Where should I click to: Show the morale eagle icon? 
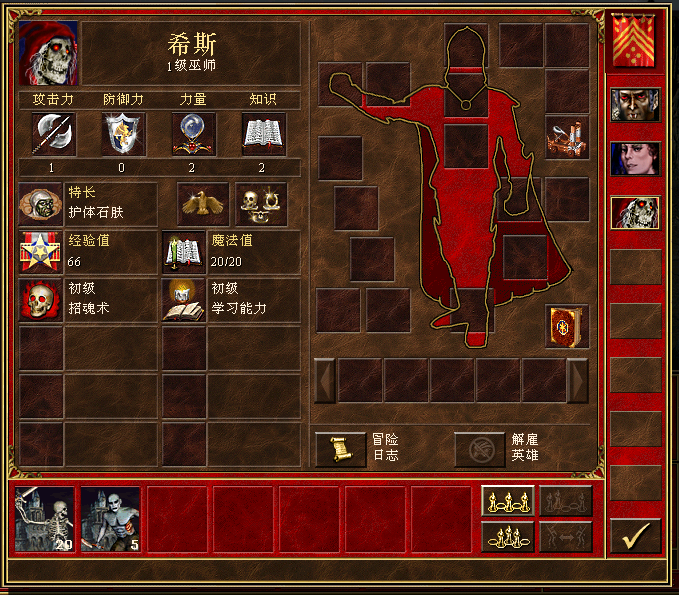pyautogui.click(x=202, y=203)
